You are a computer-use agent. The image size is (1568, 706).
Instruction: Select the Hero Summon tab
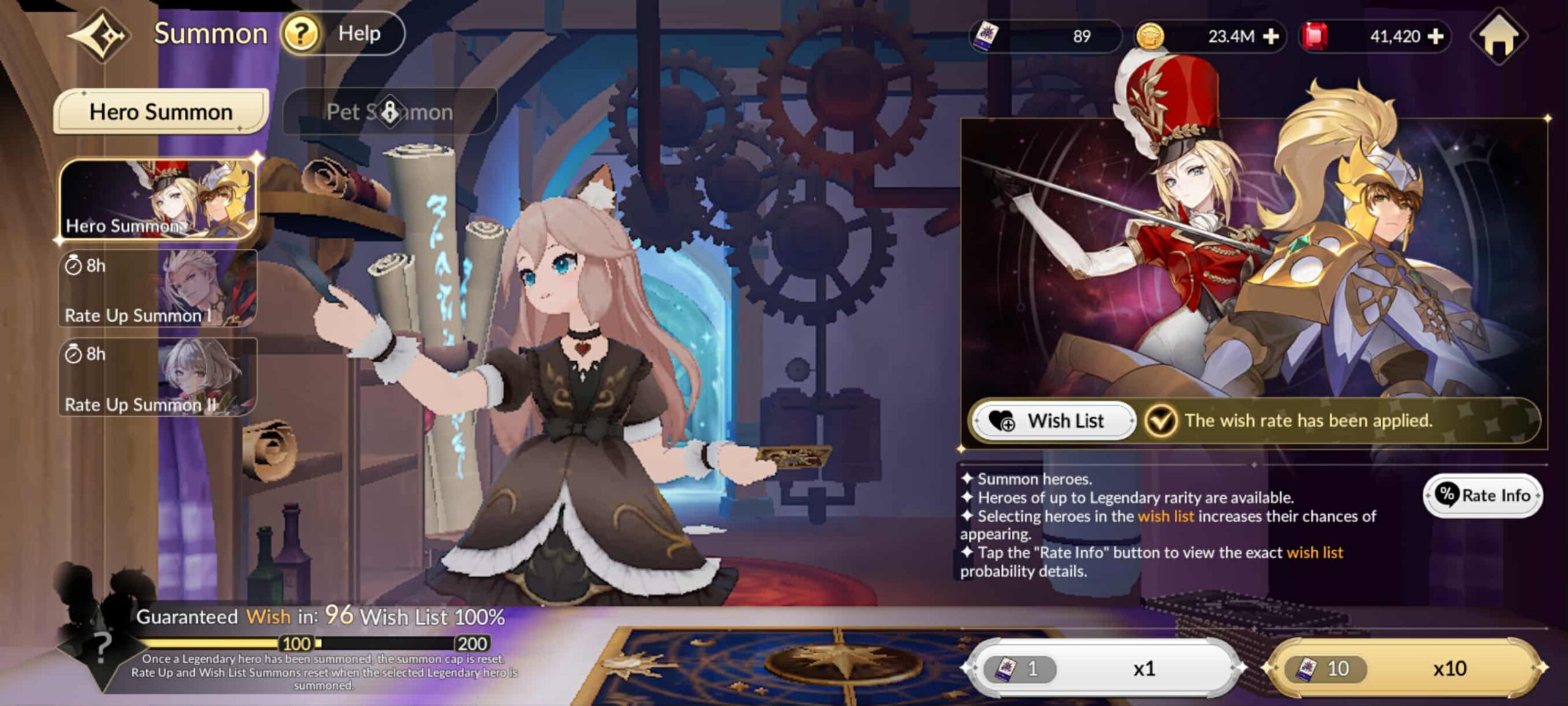pyautogui.click(x=160, y=111)
